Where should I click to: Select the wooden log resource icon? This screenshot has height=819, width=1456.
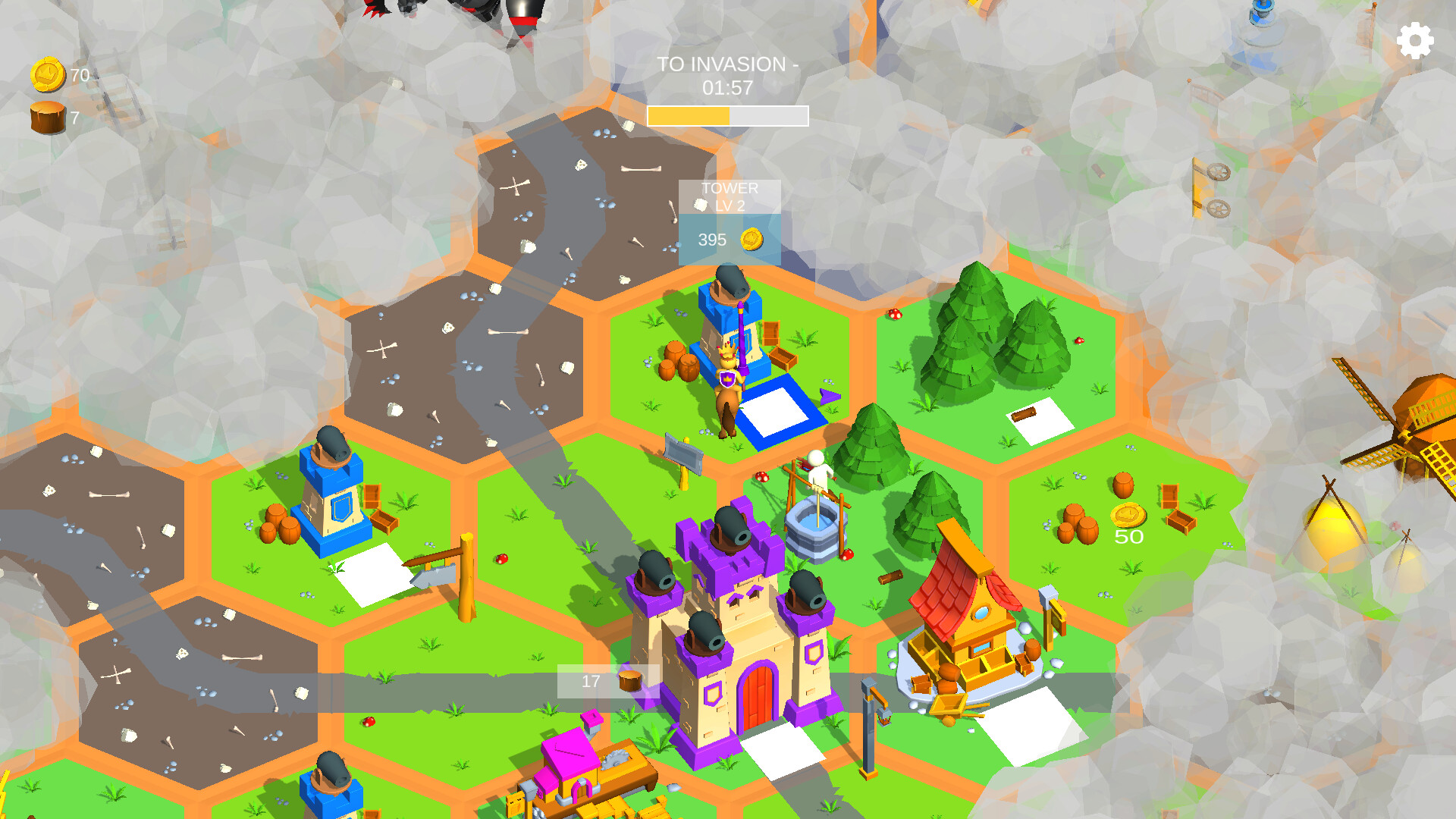coord(47,115)
